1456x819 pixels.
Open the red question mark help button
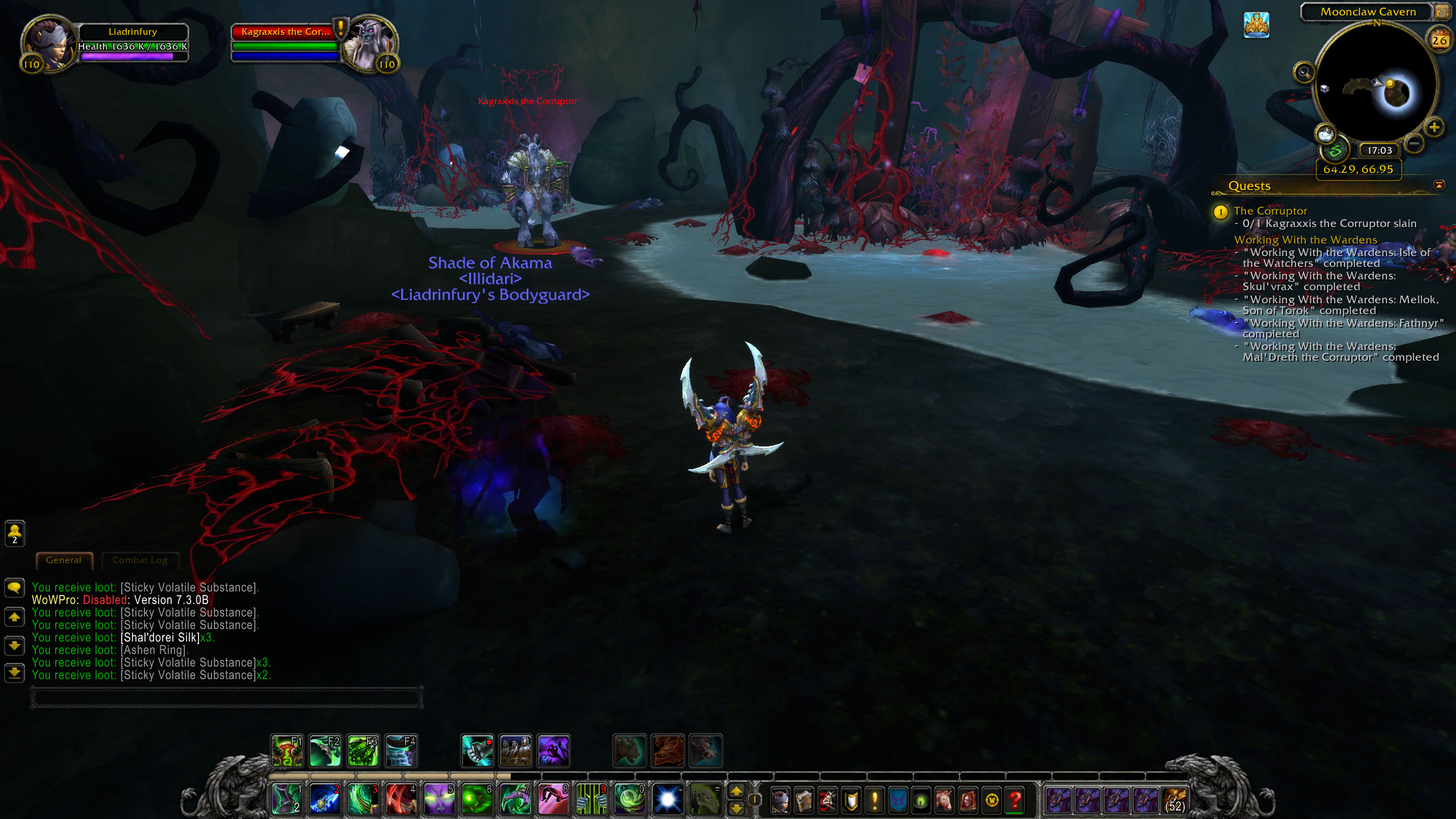pyautogui.click(x=1015, y=800)
